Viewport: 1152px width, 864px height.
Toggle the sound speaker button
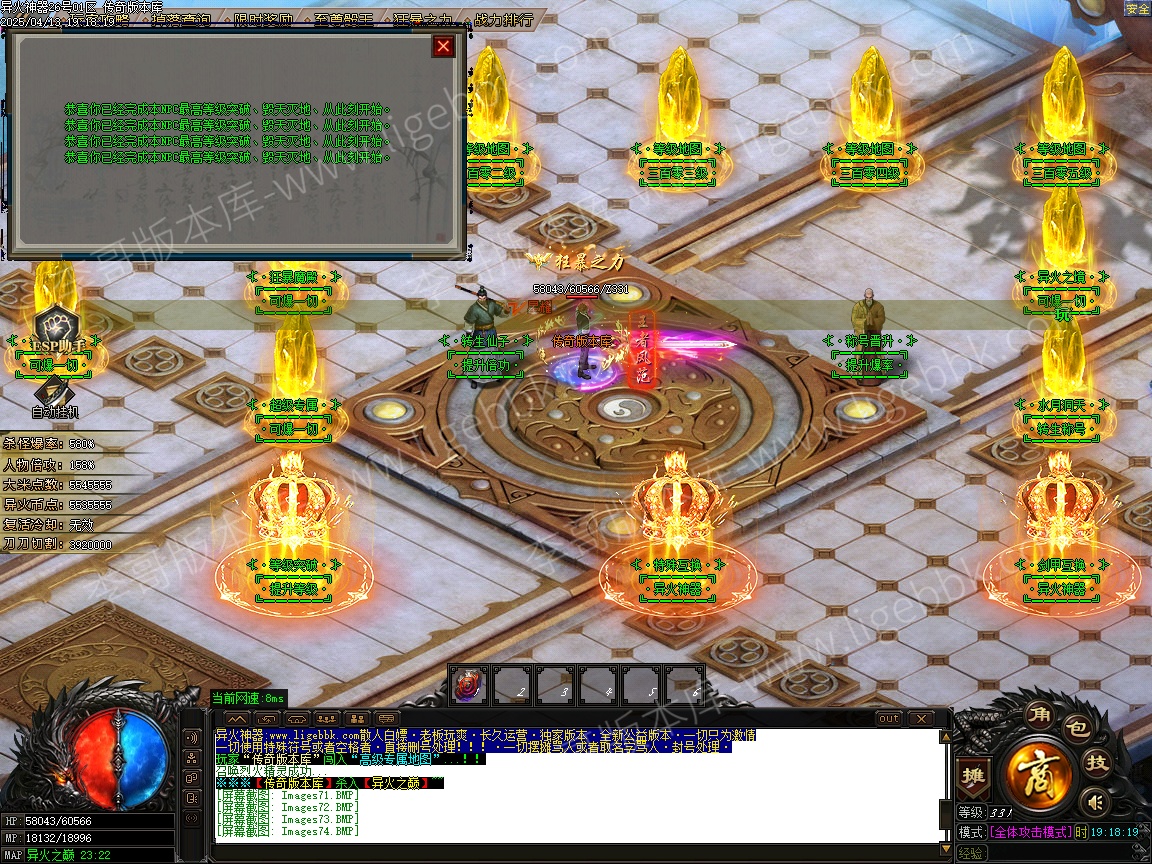1096,801
